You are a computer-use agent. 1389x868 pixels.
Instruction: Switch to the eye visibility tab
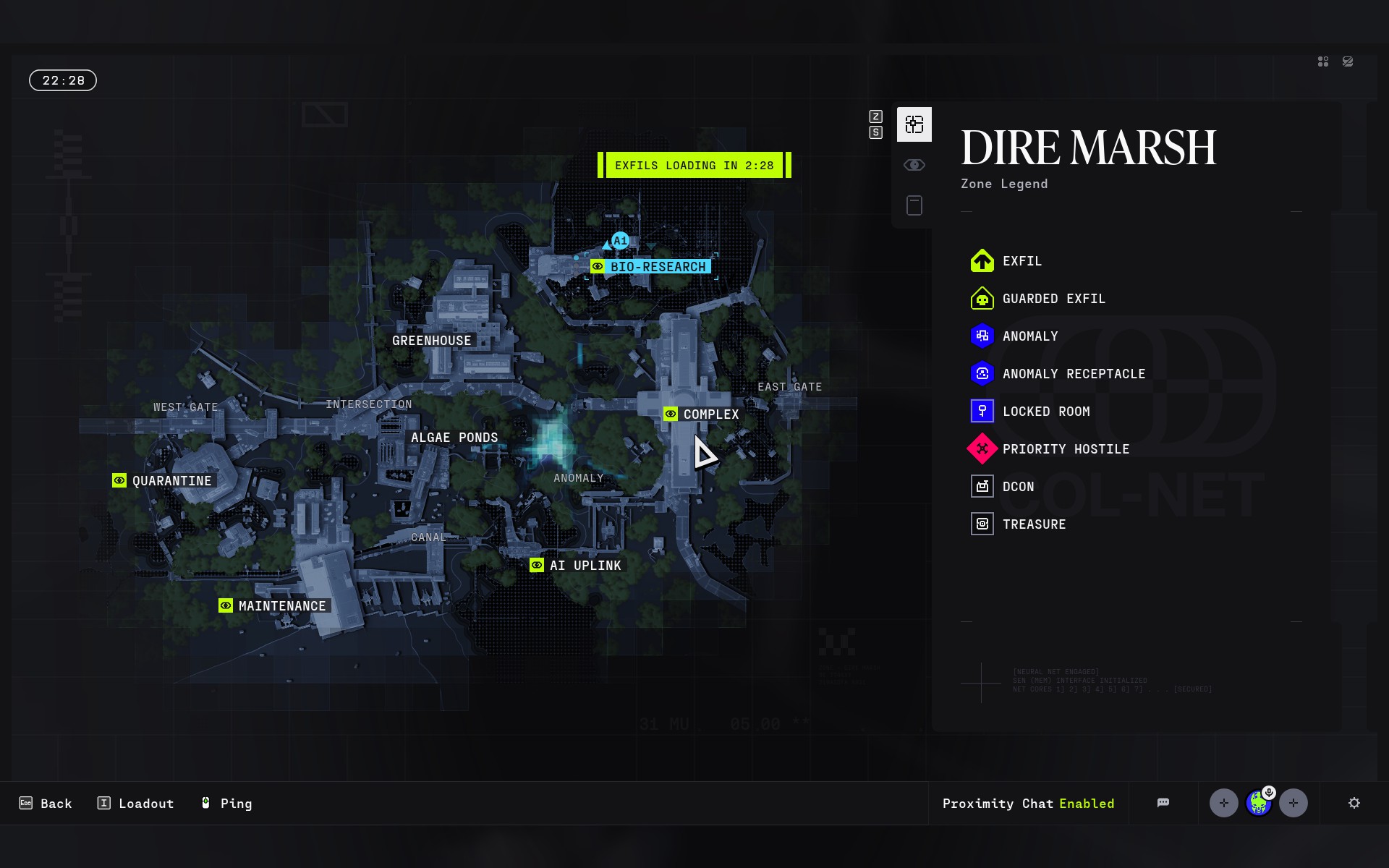coord(914,165)
